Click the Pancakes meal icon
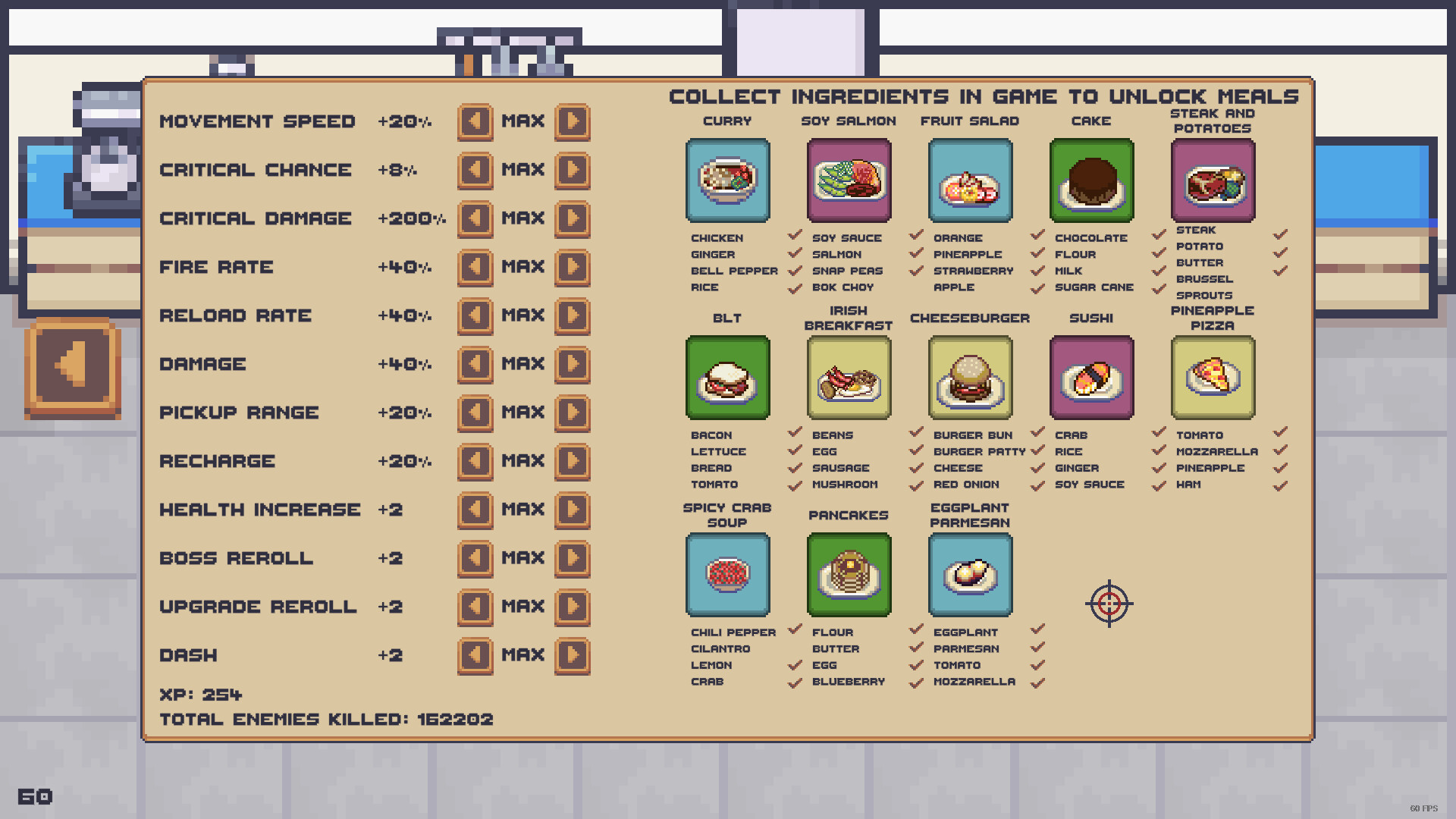The image size is (1456, 819). click(x=849, y=574)
